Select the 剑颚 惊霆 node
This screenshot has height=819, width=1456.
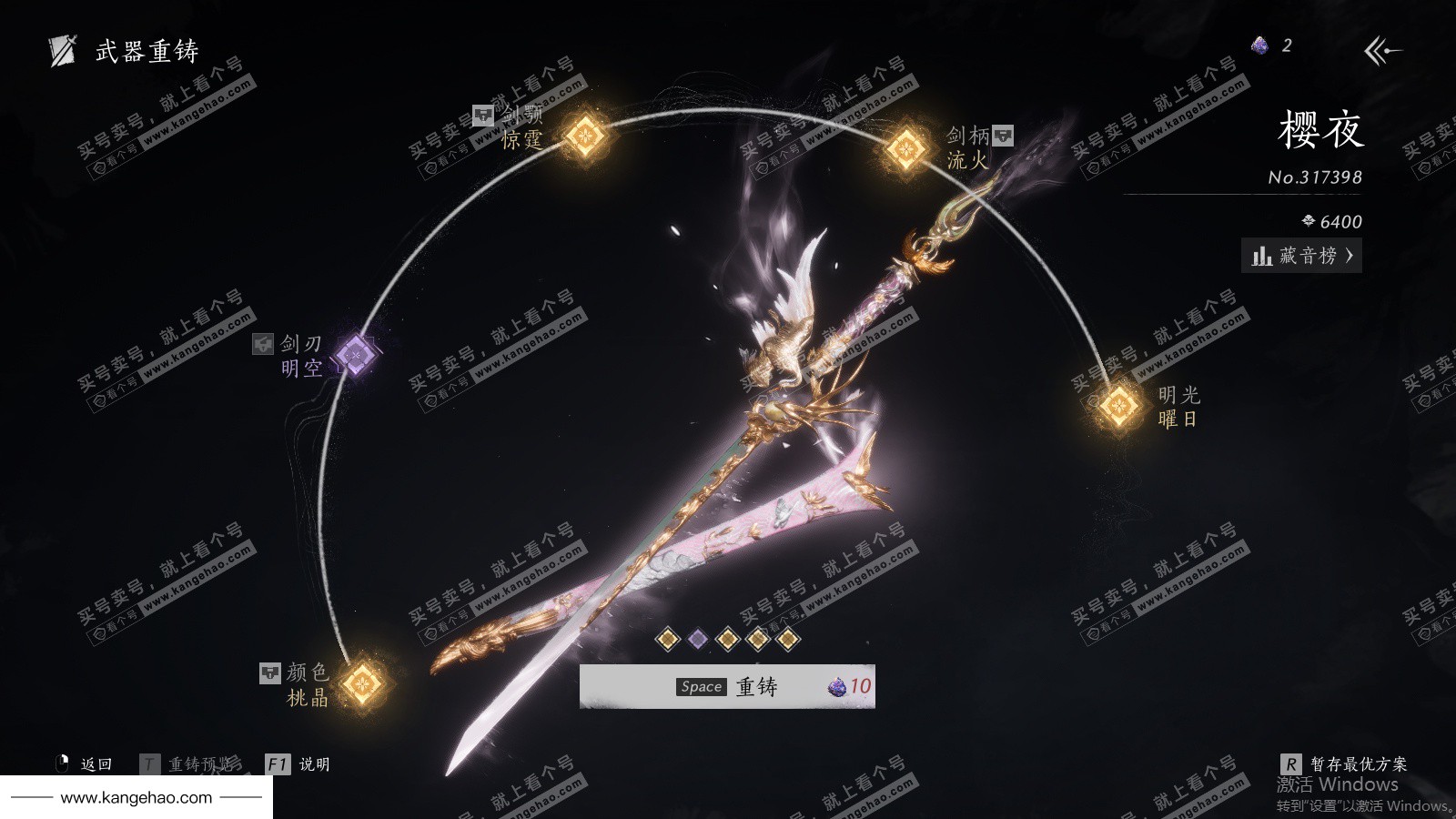[585, 136]
